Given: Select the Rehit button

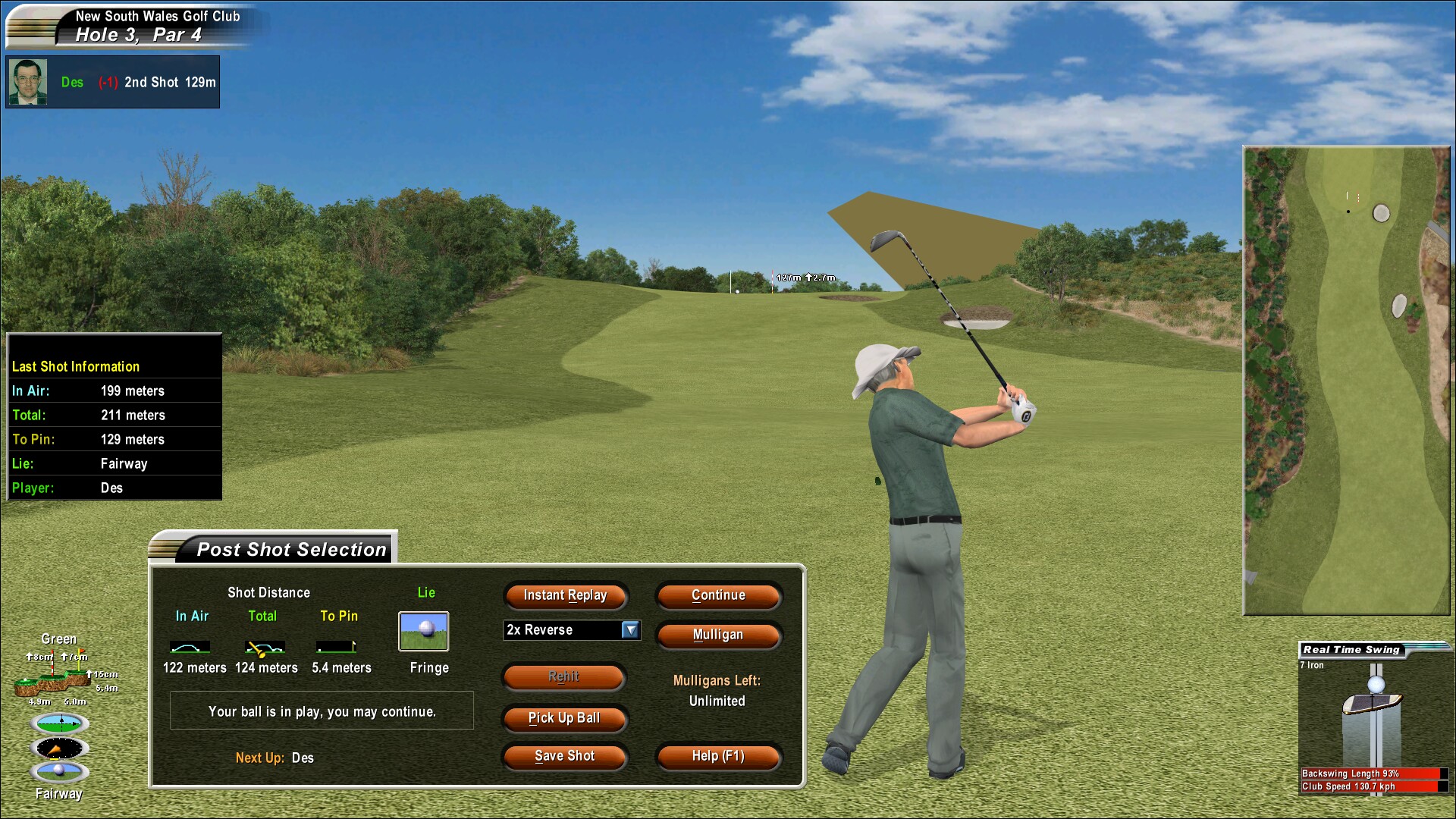Looking at the screenshot, I should (x=564, y=676).
